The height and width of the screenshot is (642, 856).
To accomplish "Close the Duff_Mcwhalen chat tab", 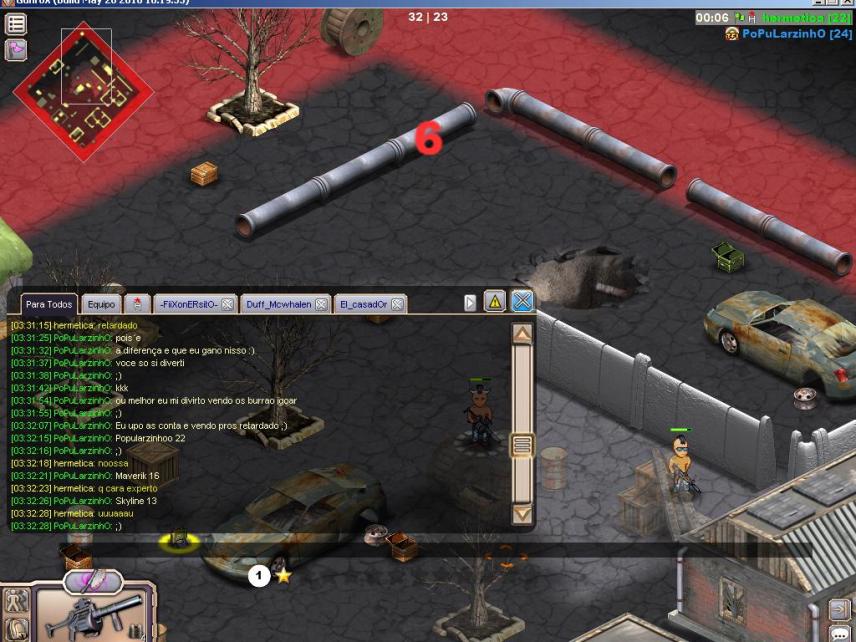I will [320, 303].
